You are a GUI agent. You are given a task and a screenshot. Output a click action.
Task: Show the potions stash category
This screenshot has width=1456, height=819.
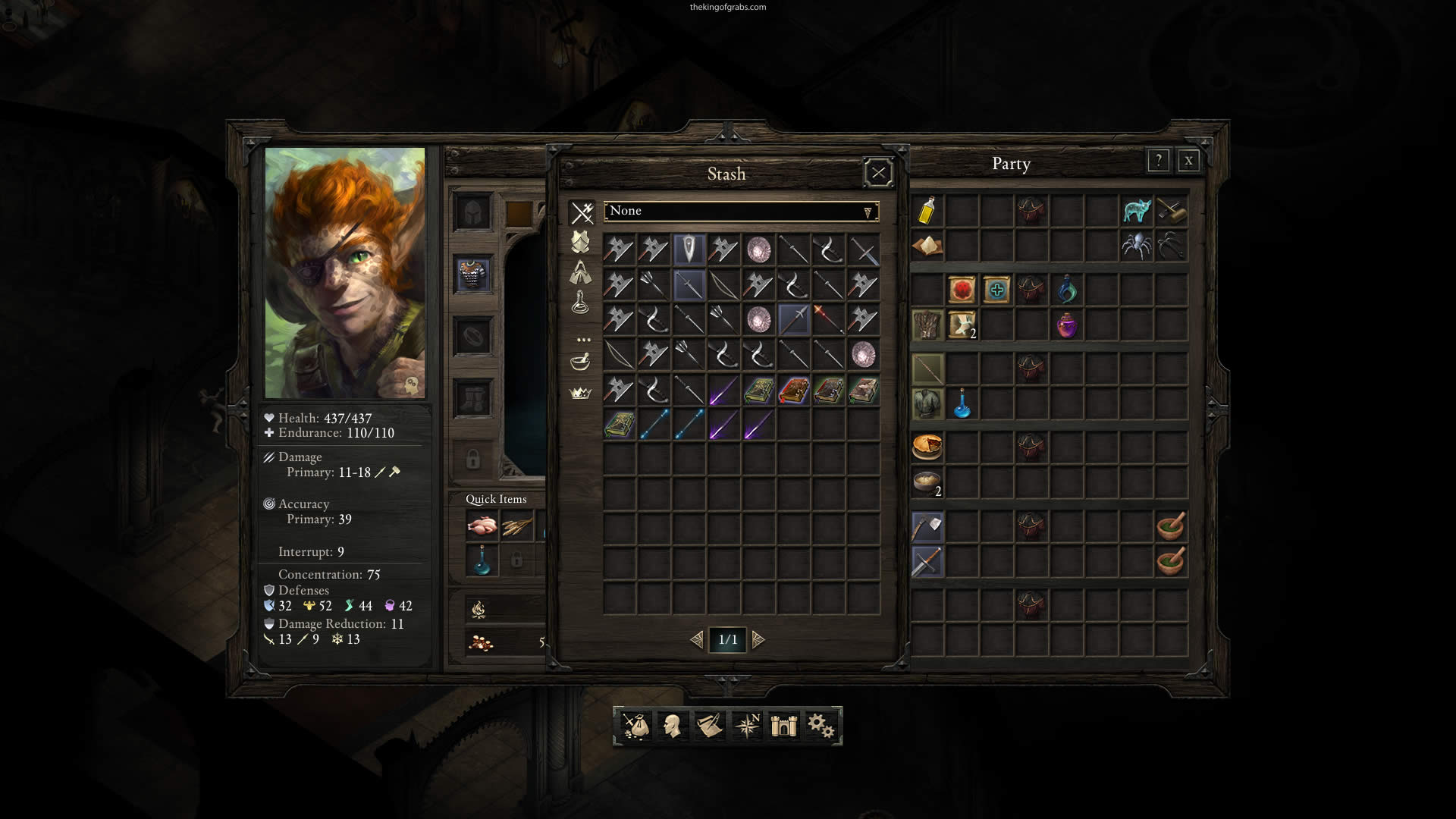click(x=580, y=303)
